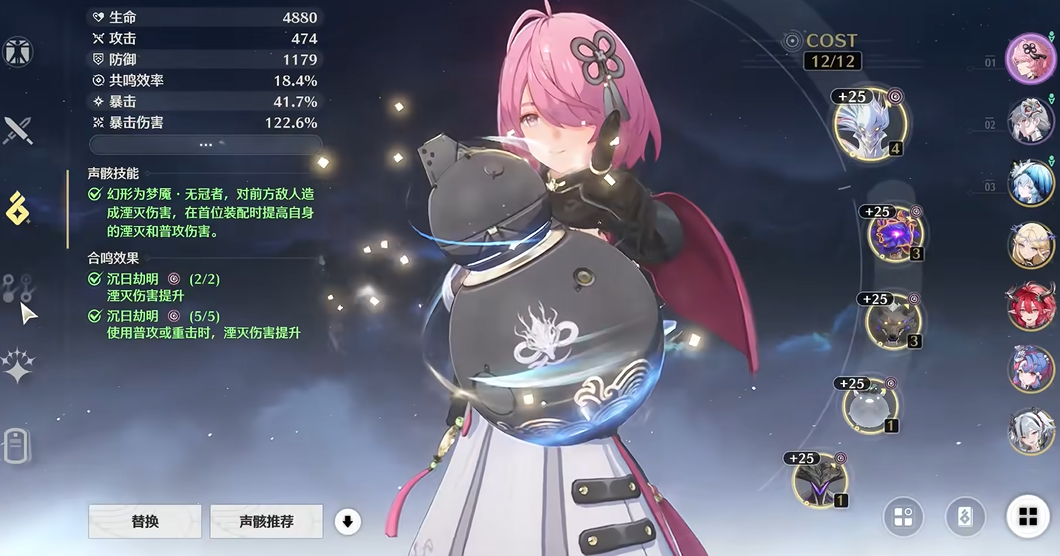Click the round down-arrow button
This screenshot has height=556, width=1060.
tap(348, 520)
